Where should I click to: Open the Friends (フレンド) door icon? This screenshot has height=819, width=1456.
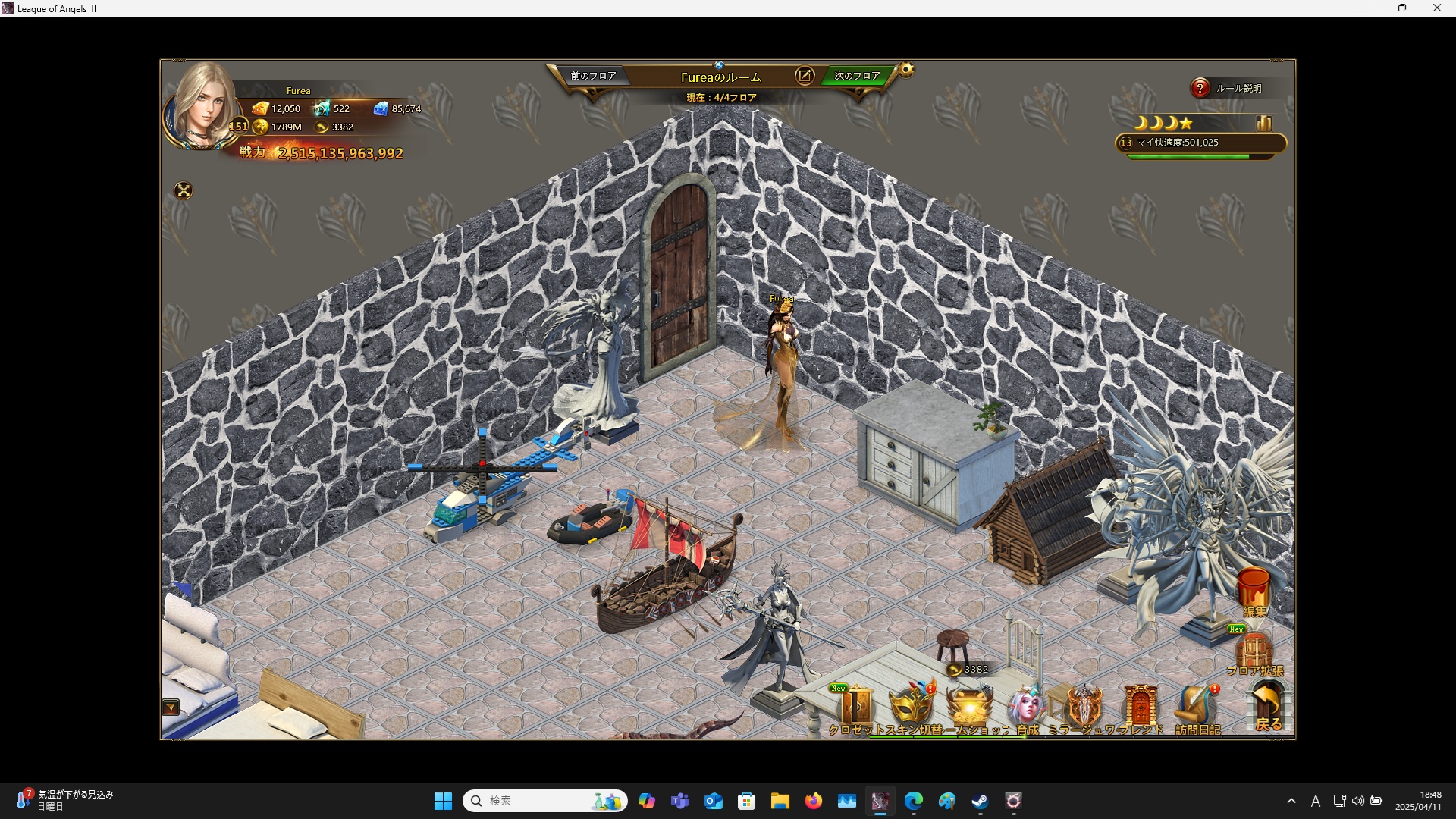[x=1140, y=707]
